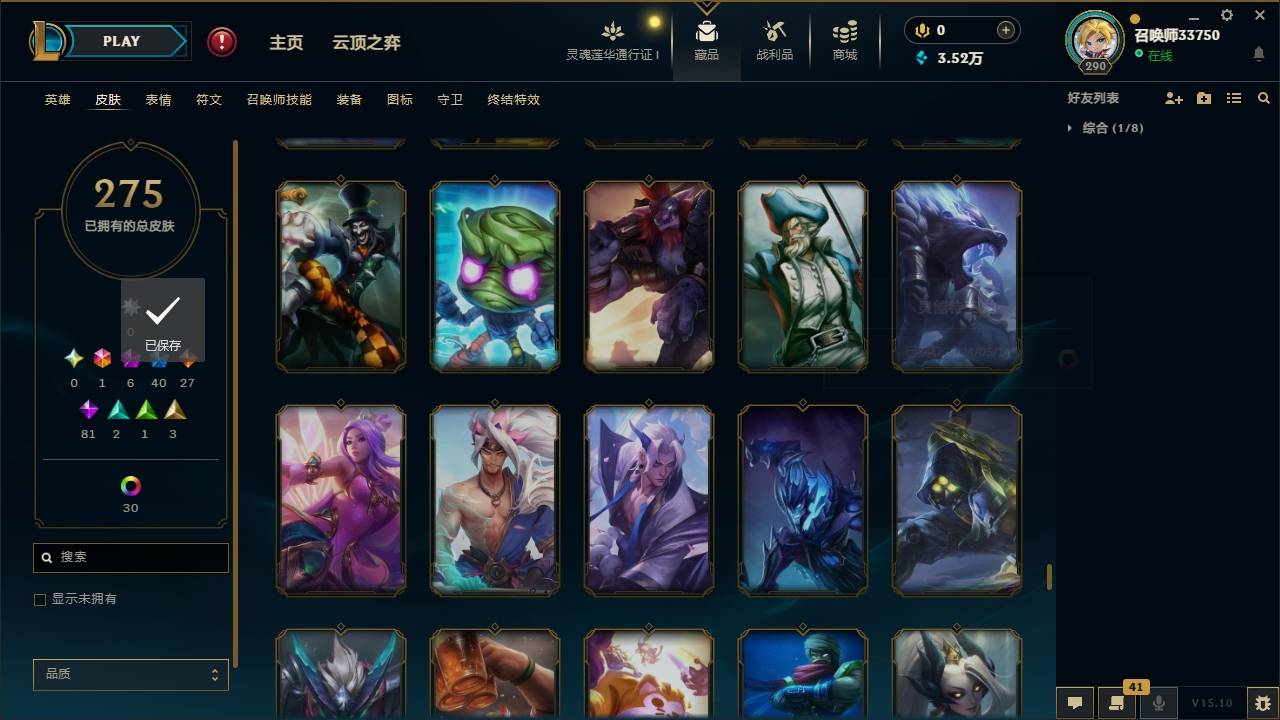1280x720 pixels.
Task: Switch to the 表情 (Emotes) tab
Action: 159,100
